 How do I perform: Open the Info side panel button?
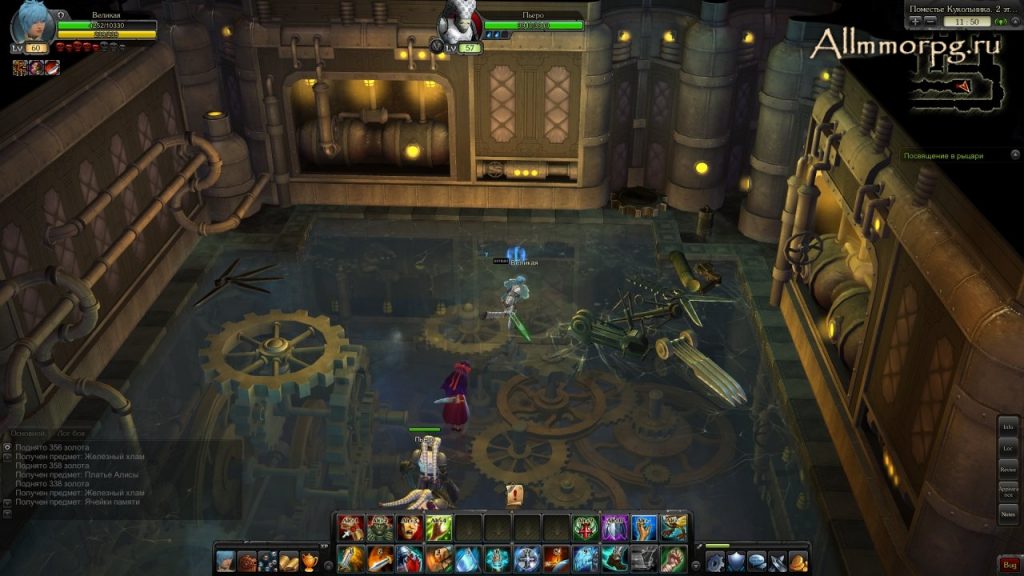[x=1008, y=427]
